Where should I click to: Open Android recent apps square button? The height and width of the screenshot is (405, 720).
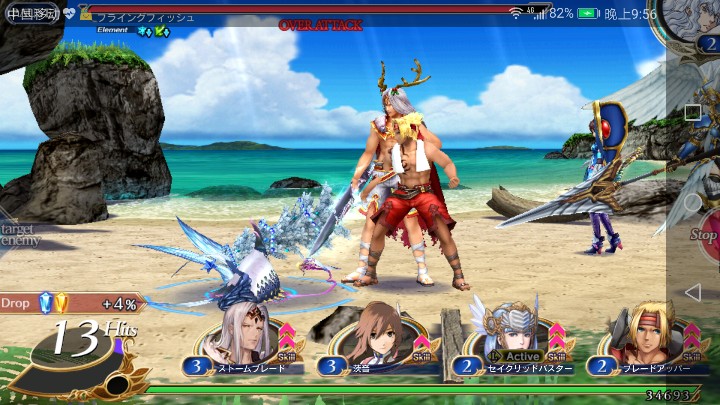(x=692, y=112)
